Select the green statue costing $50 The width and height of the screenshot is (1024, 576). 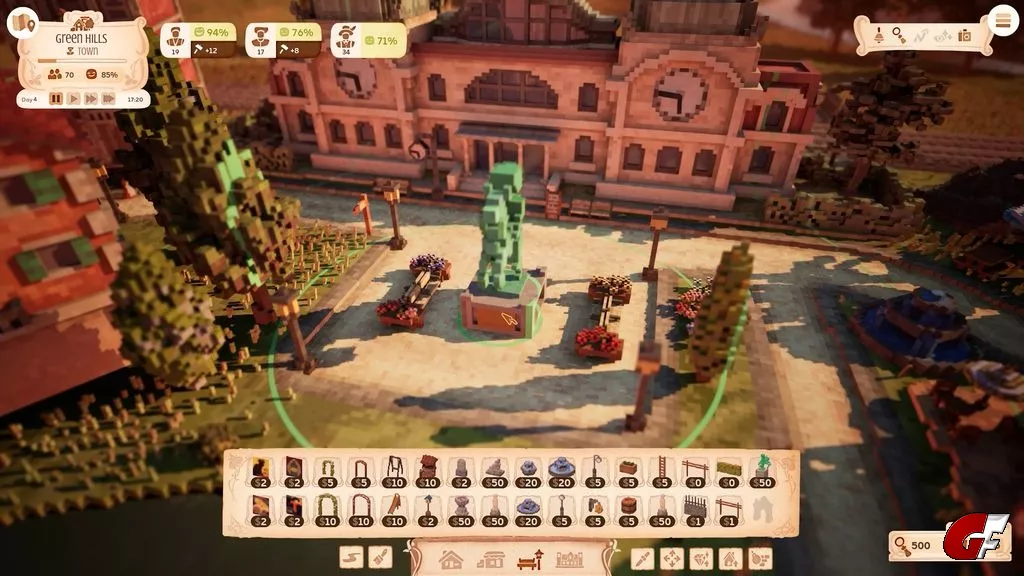tap(764, 472)
